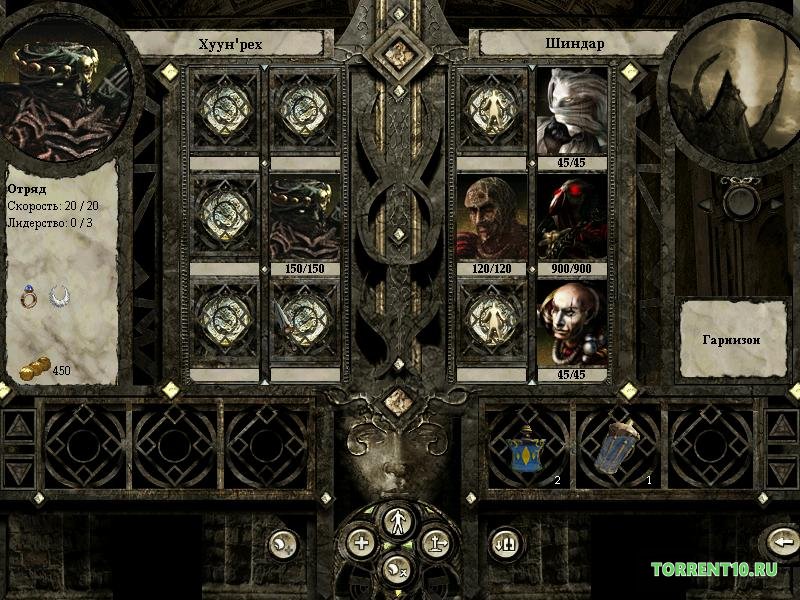Select the white-haired unit with 45/45
Viewport: 800px width, 600px height.
(574, 111)
